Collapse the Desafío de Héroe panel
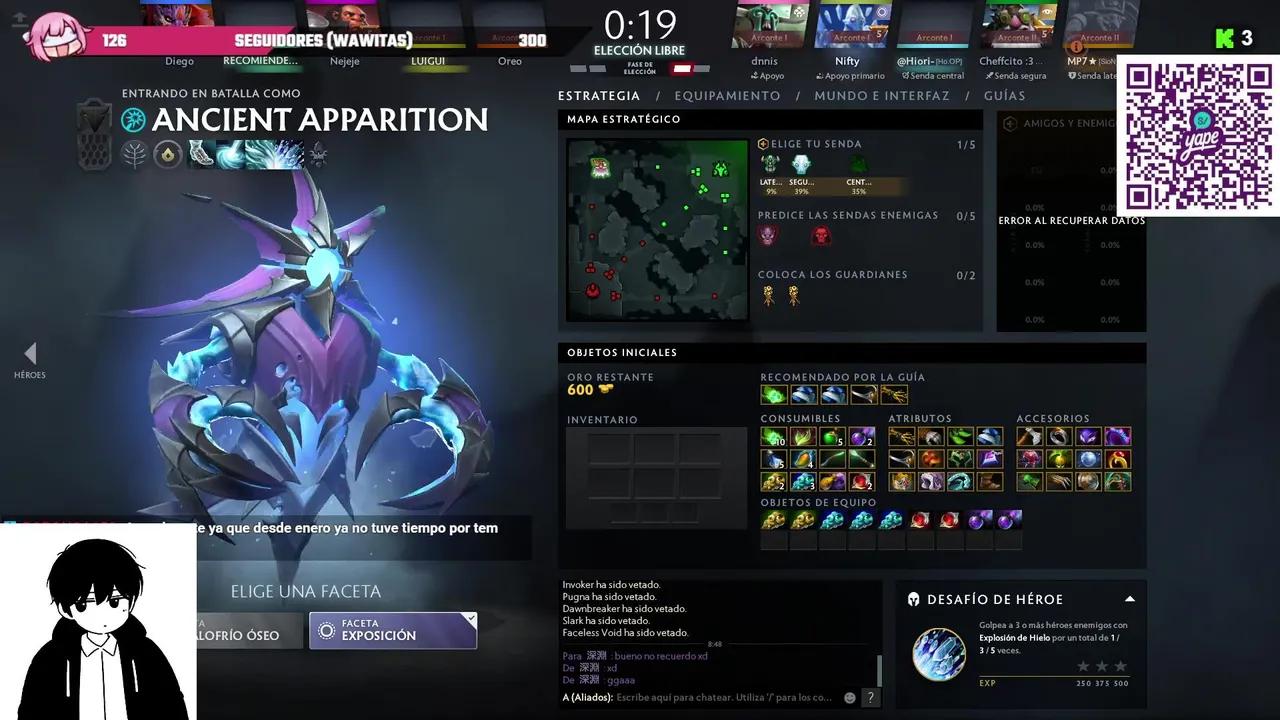Viewport: 1280px width, 720px height. tap(1129, 599)
